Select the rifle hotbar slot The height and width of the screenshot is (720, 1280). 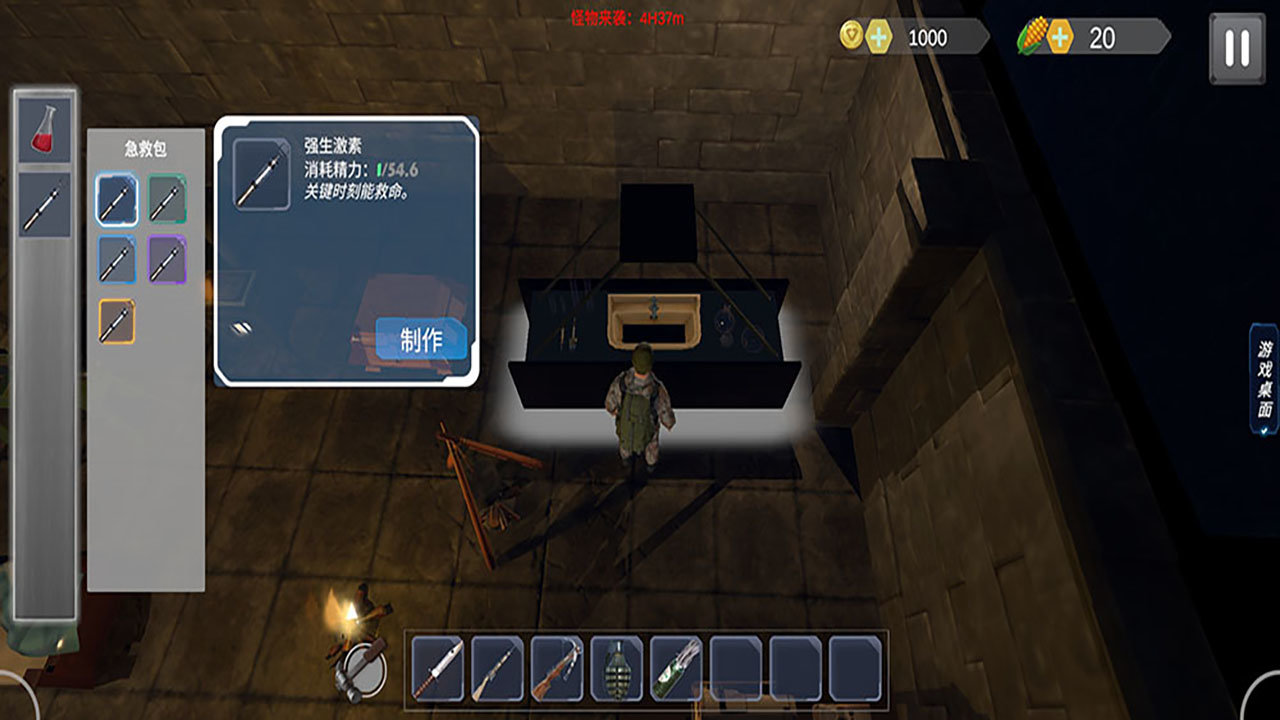(498, 668)
